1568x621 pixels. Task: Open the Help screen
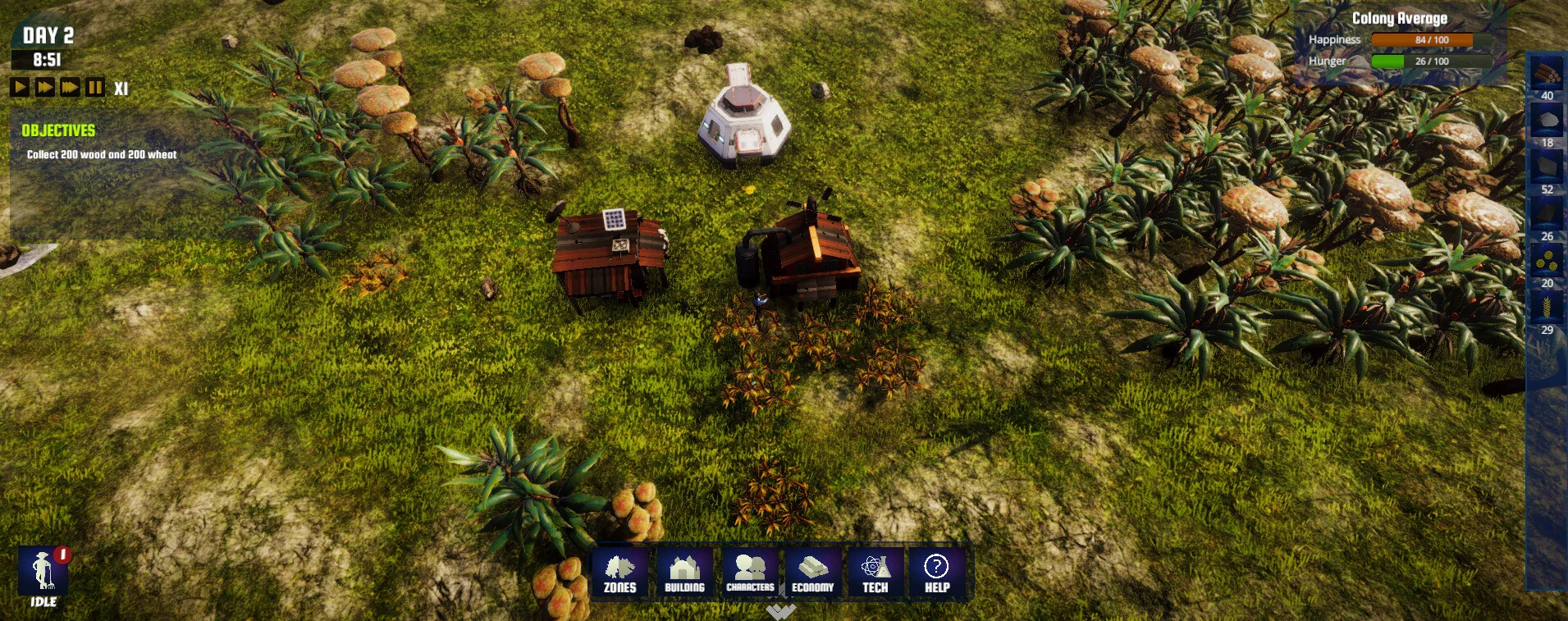point(937,573)
